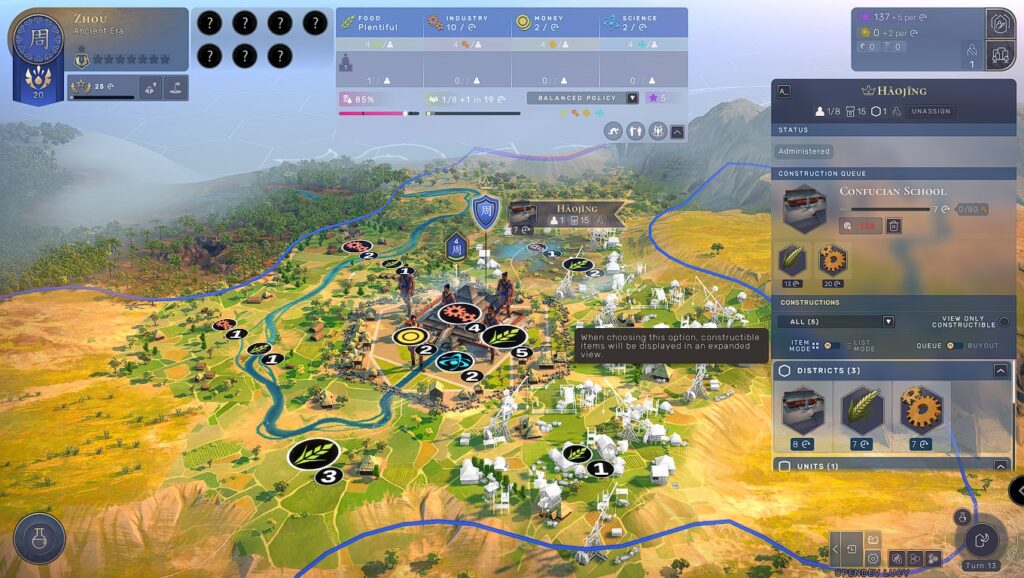This screenshot has height=578, width=1024.
Task: Collapse the Units section
Action: [1000, 466]
